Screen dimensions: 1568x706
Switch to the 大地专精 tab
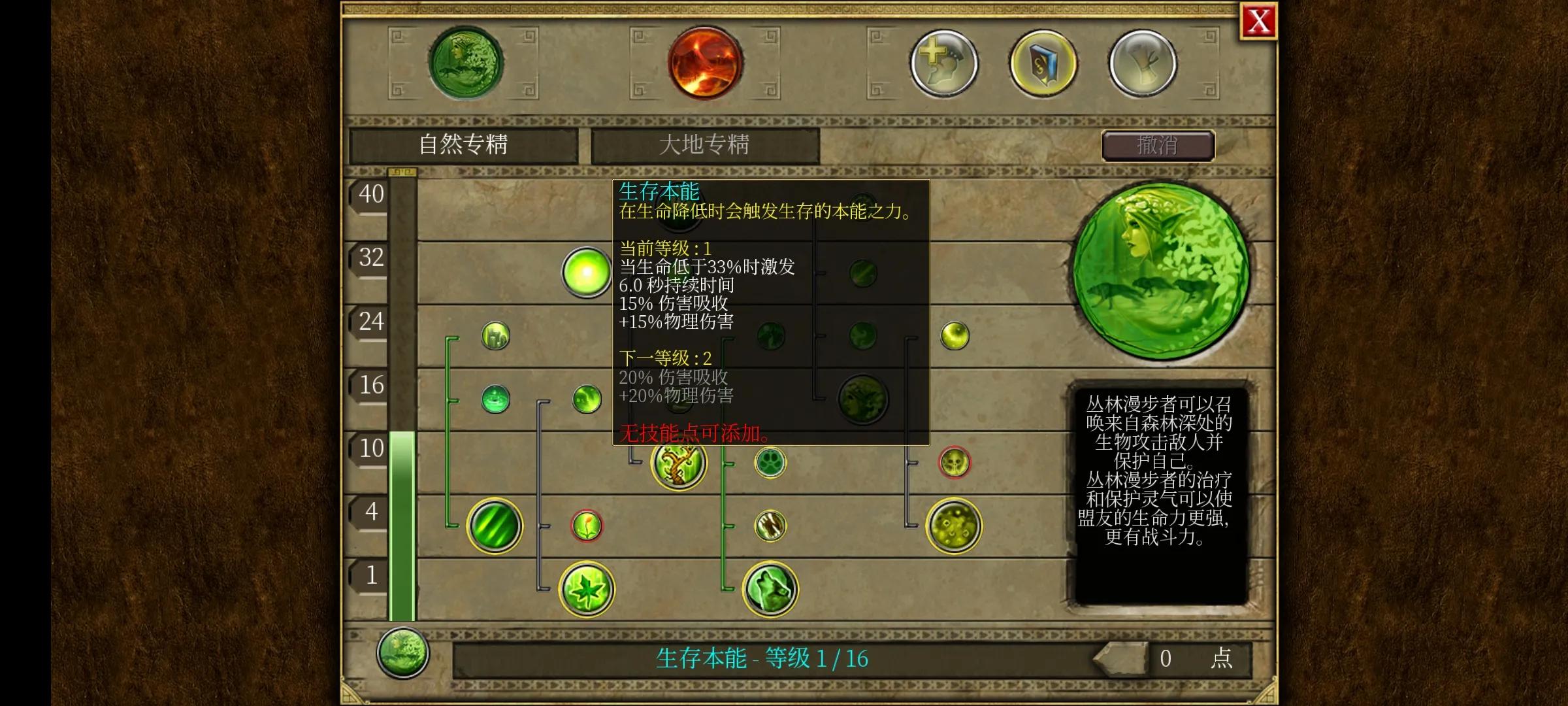(704, 145)
